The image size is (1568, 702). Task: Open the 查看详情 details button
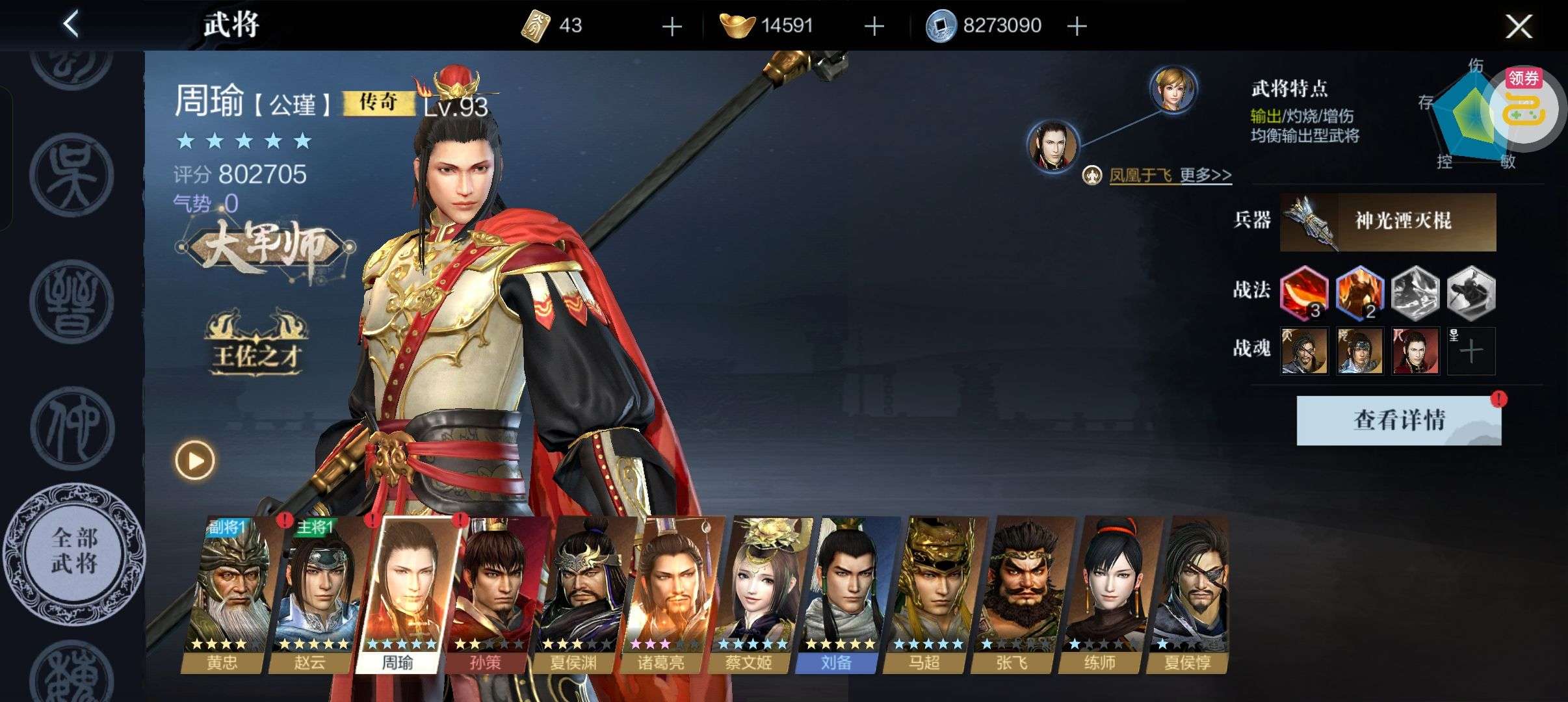(1398, 421)
